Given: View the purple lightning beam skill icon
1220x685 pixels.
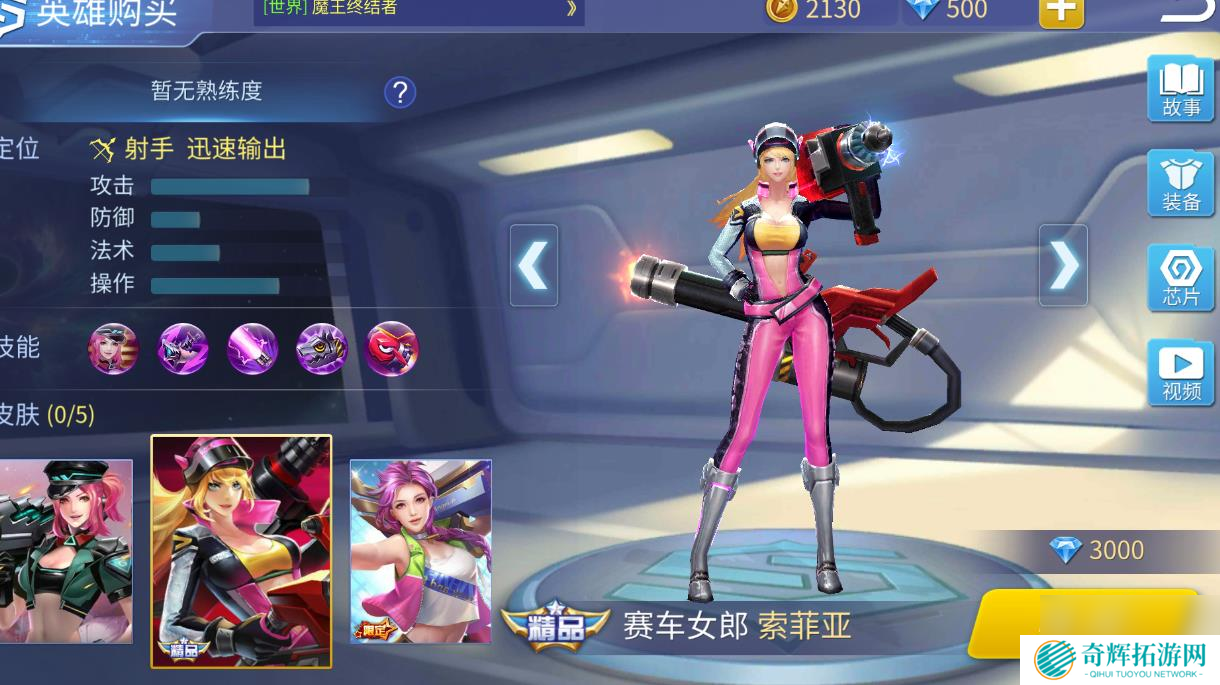Looking at the screenshot, I should pos(252,349).
